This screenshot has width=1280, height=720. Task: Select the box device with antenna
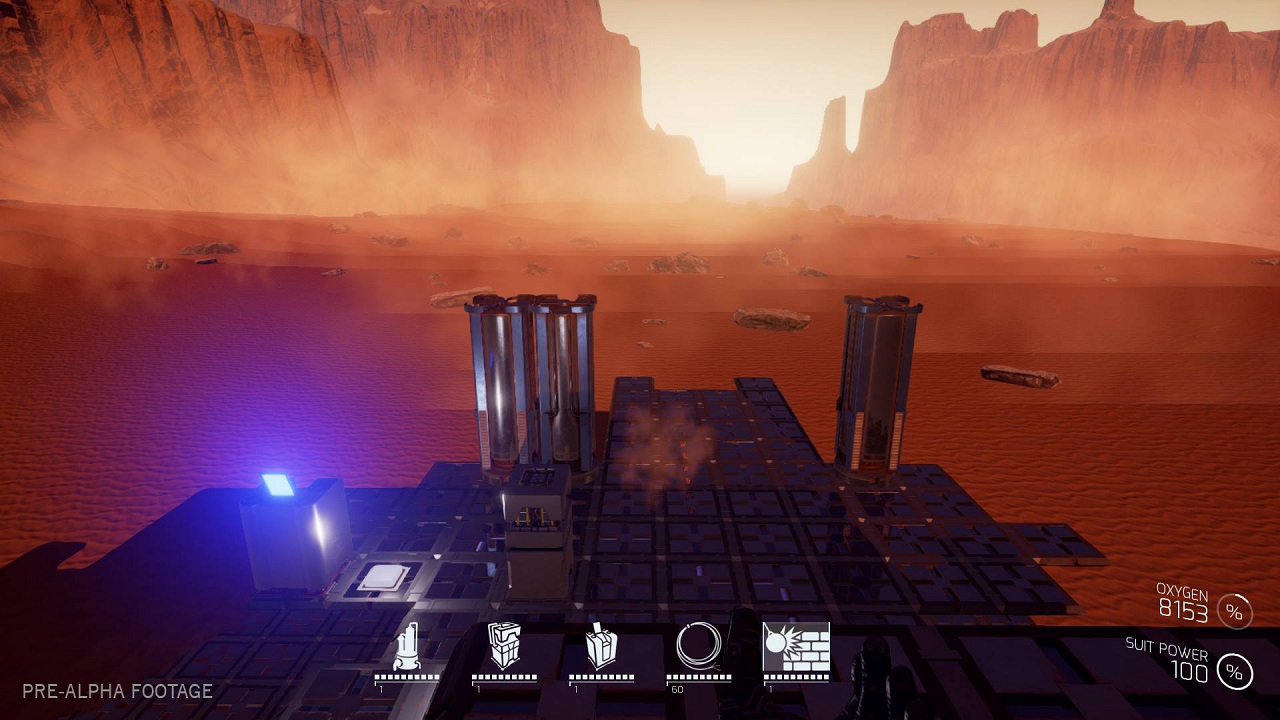click(x=601, y=647)
